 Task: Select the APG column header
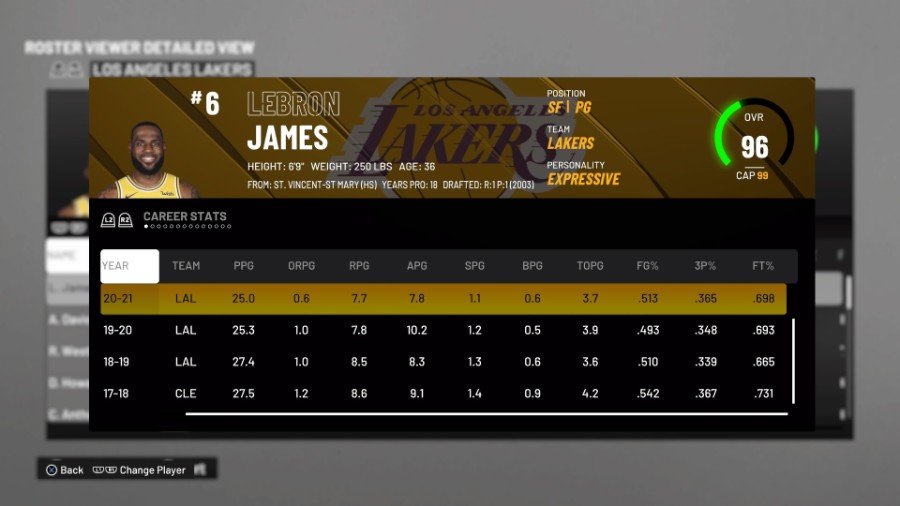417,266
